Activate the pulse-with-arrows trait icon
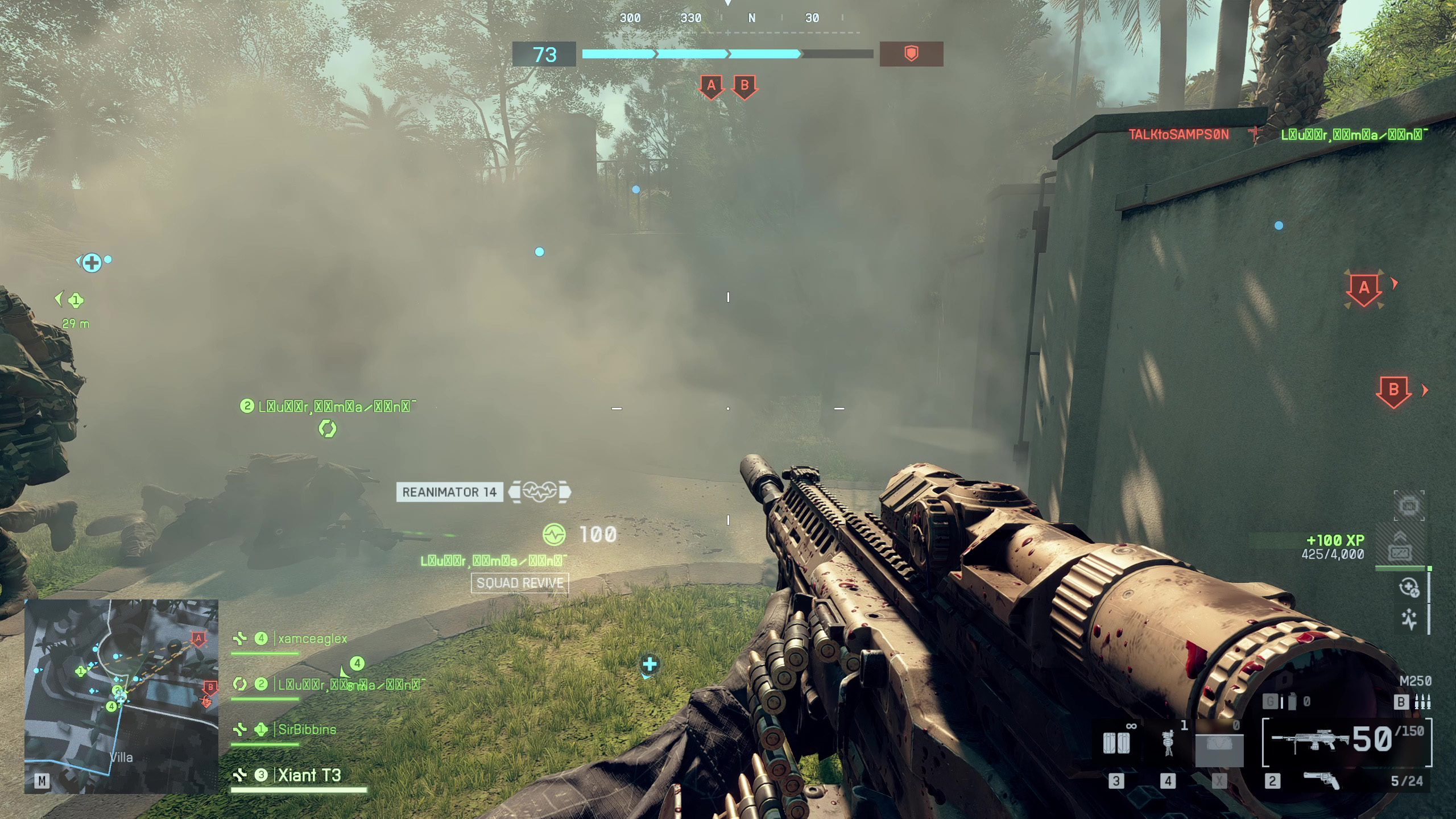This screenshot has width=1456, height=819. (1409, 619)
